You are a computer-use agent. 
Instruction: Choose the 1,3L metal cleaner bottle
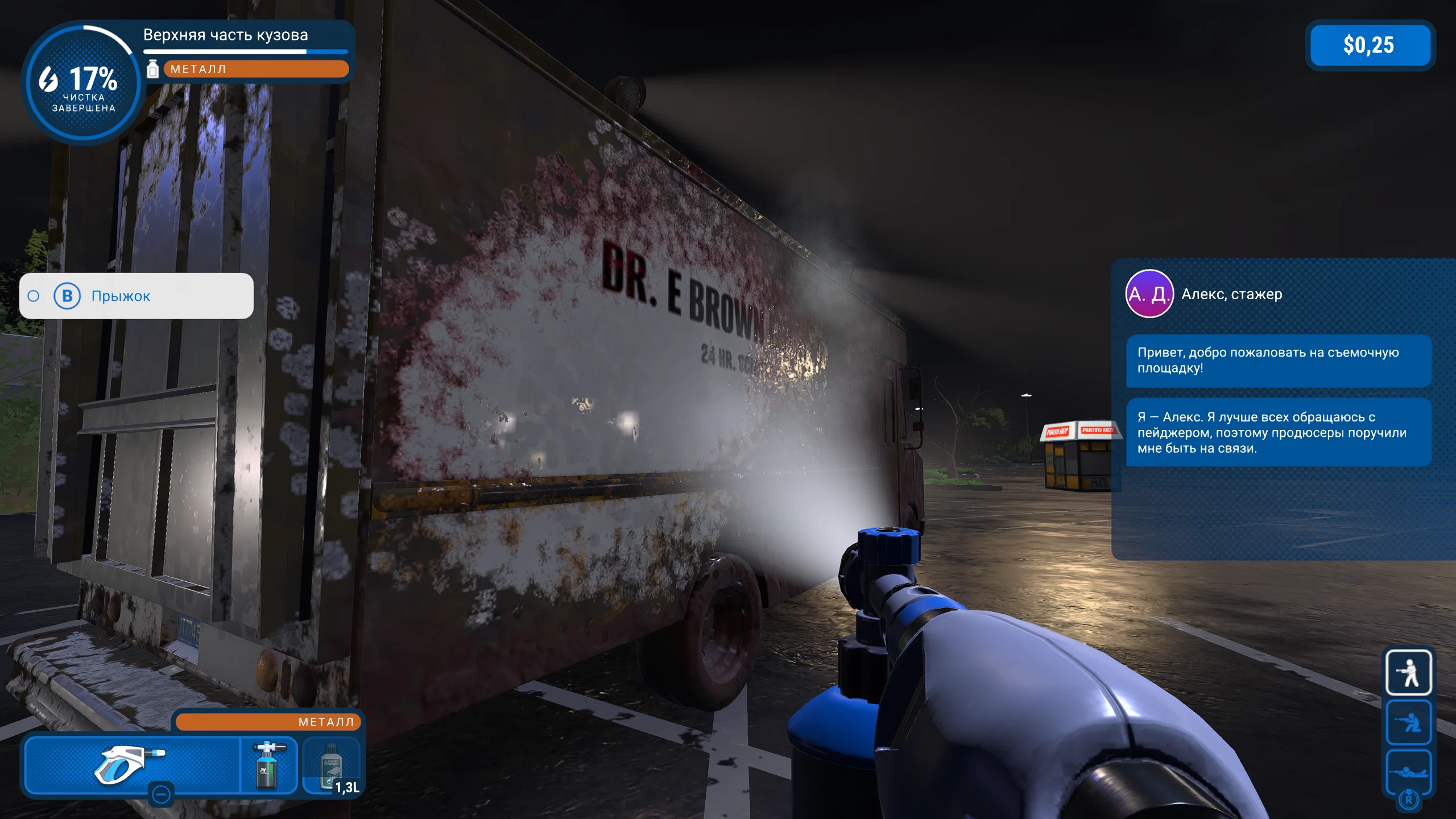pos(332,766)
